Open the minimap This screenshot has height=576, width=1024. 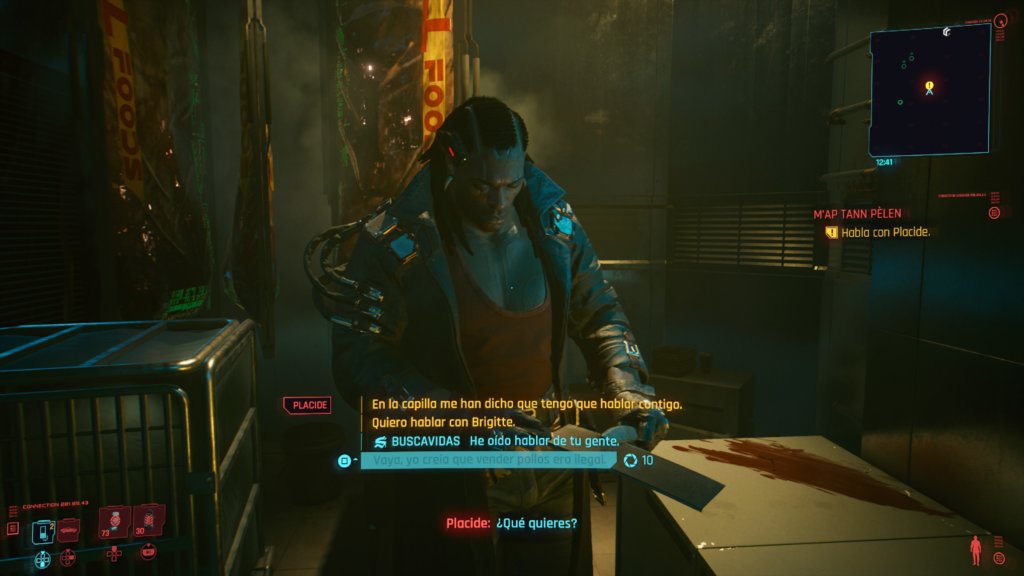[929, 90]
